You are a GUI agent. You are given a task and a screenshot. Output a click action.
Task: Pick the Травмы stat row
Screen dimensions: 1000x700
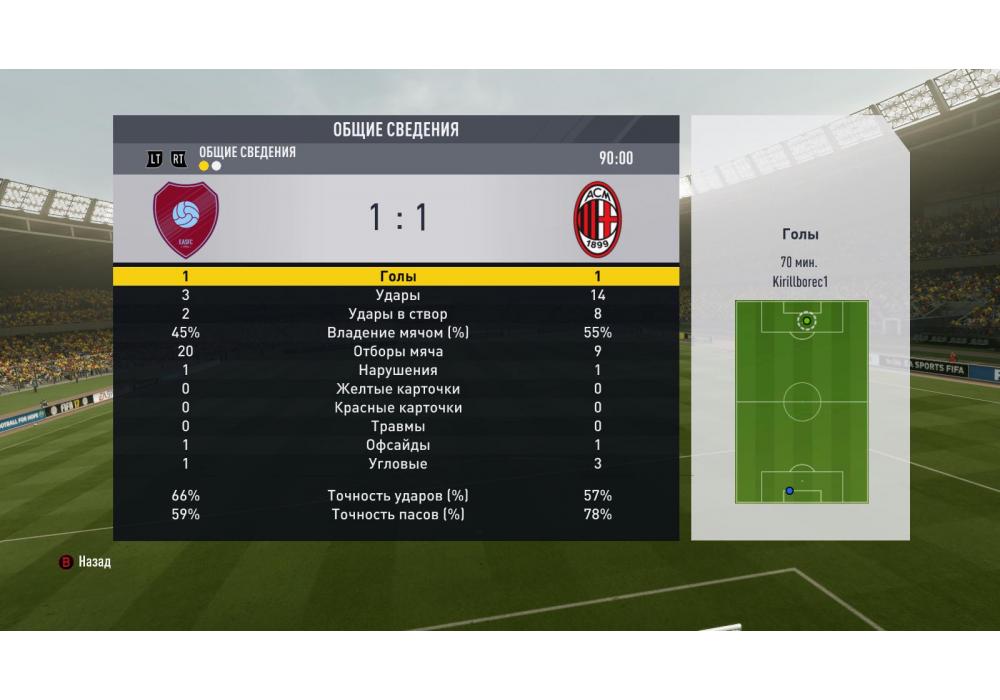pyautogui.click(x=397, y=426)
